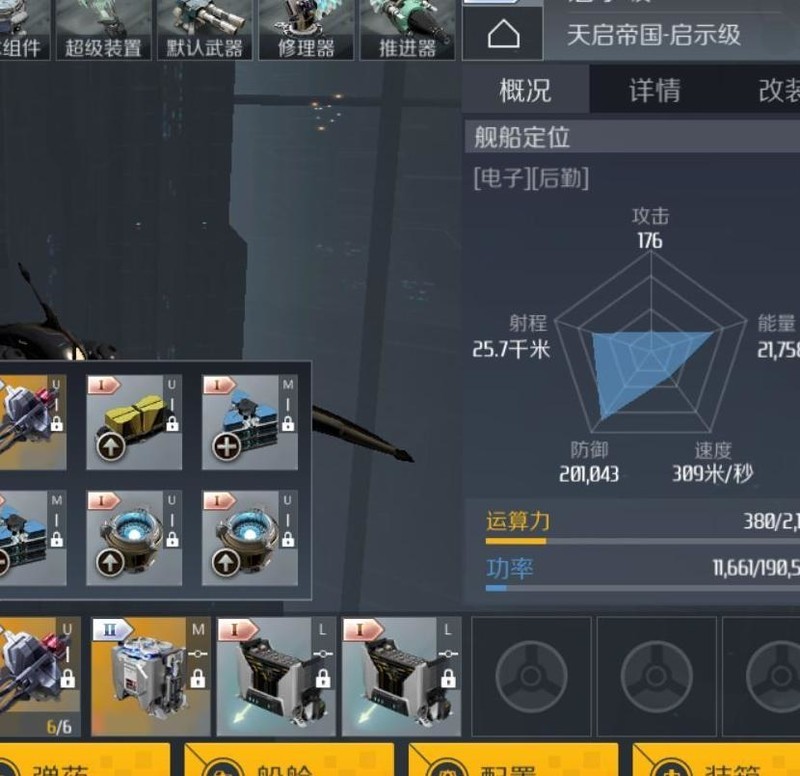Select the 默认武器 category

(x=205, y=29)
